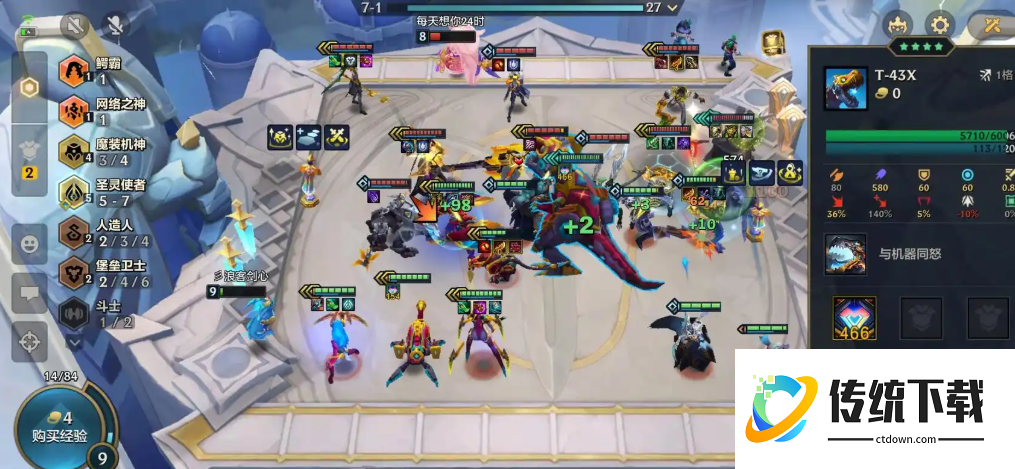Viewport: 1015px width, 469px height.
Task: Click the T-43X champion portrait
Action: (846, 88)
